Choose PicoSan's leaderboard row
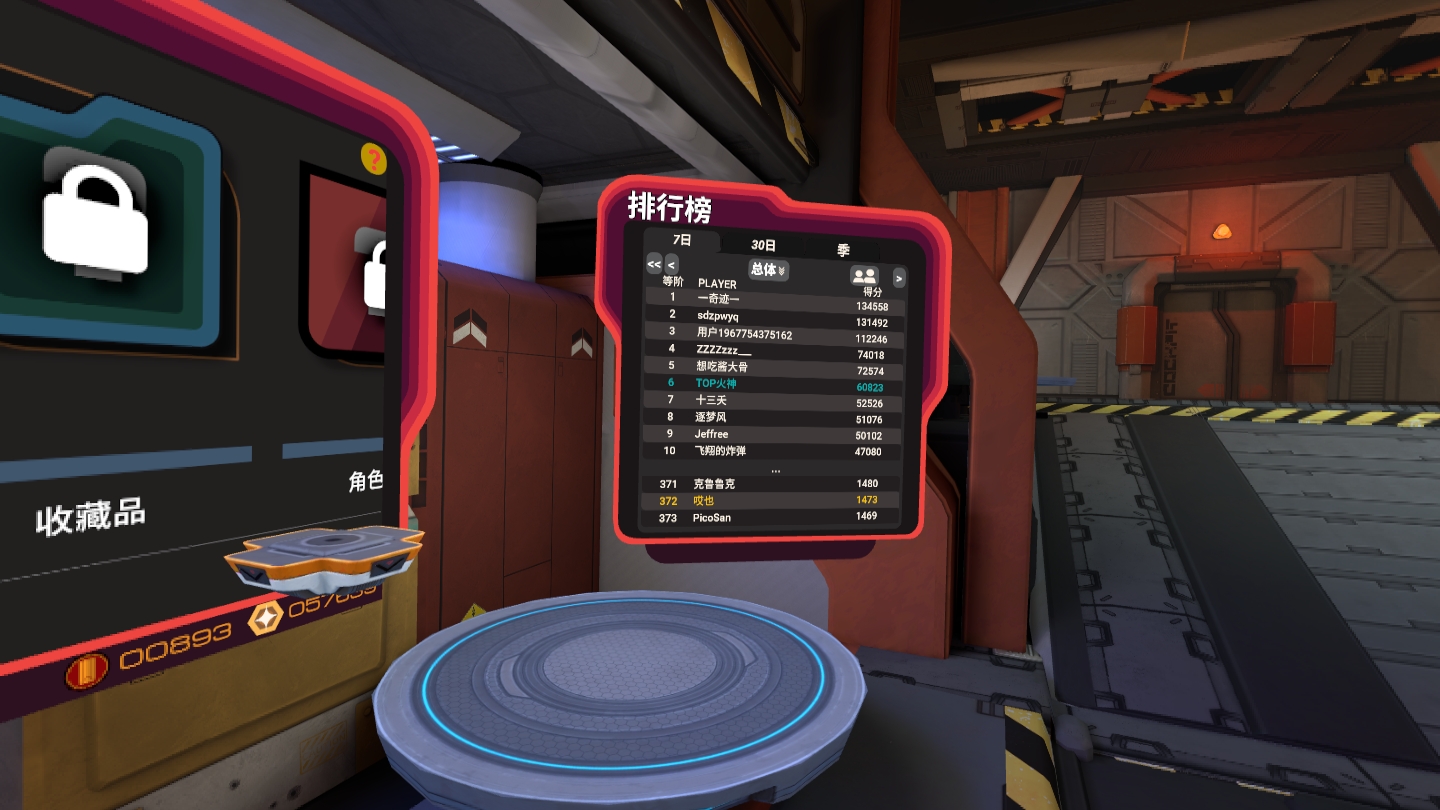1440x810 pixels. tap(770, 517)
